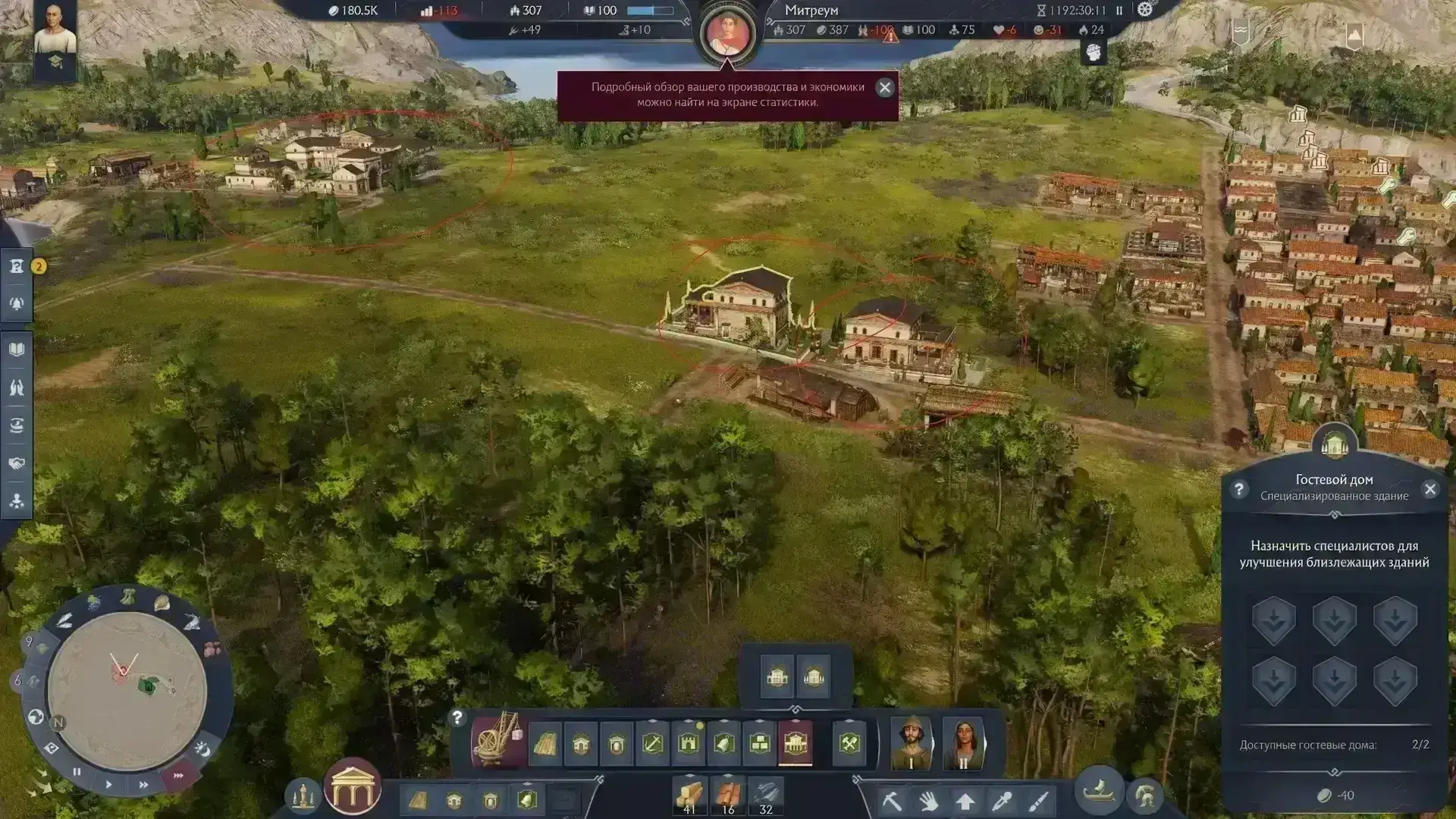Activate the eyedropper copy tool
The width and height of the screenshot is (1456, 819).
pos(1003,801)
